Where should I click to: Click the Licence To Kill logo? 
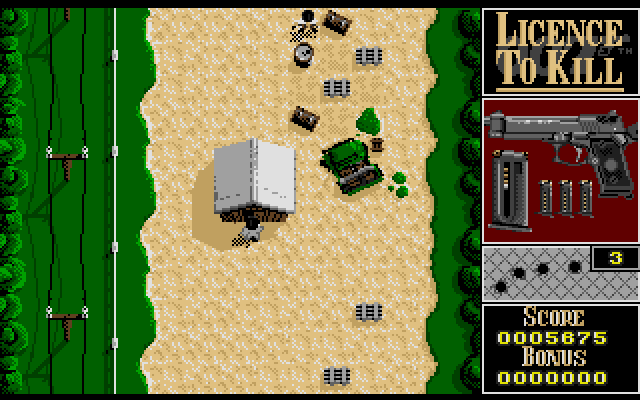(558, 50)
